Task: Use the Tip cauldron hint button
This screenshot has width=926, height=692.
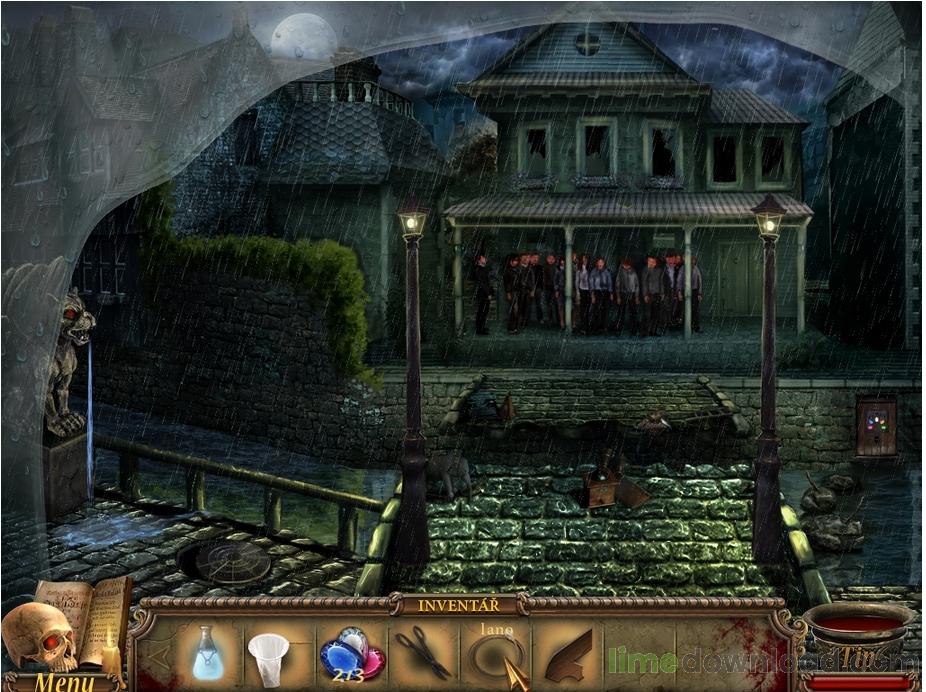Action: pos(859,638)
